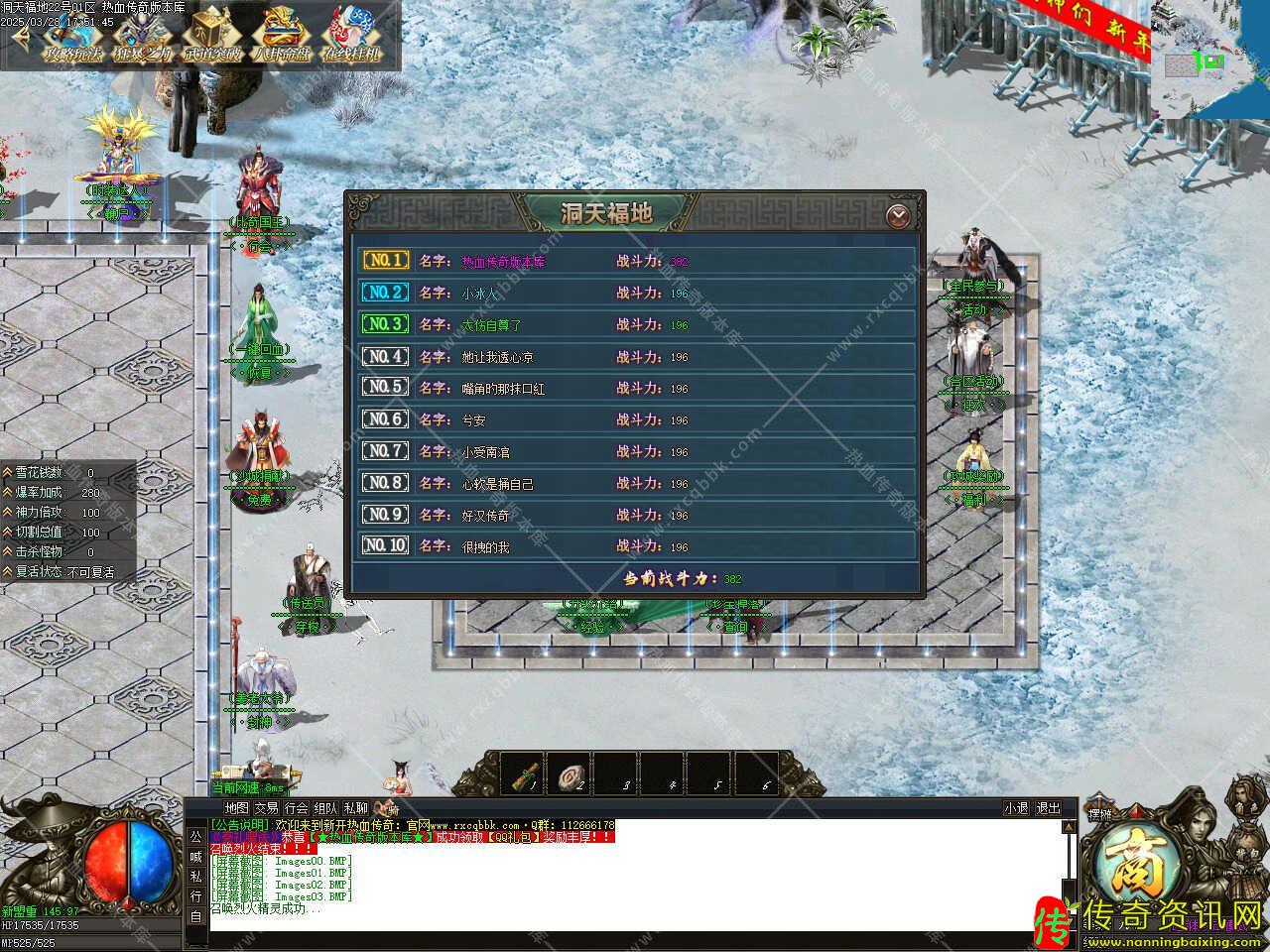Open the 行会 guild button

point(296,808)
